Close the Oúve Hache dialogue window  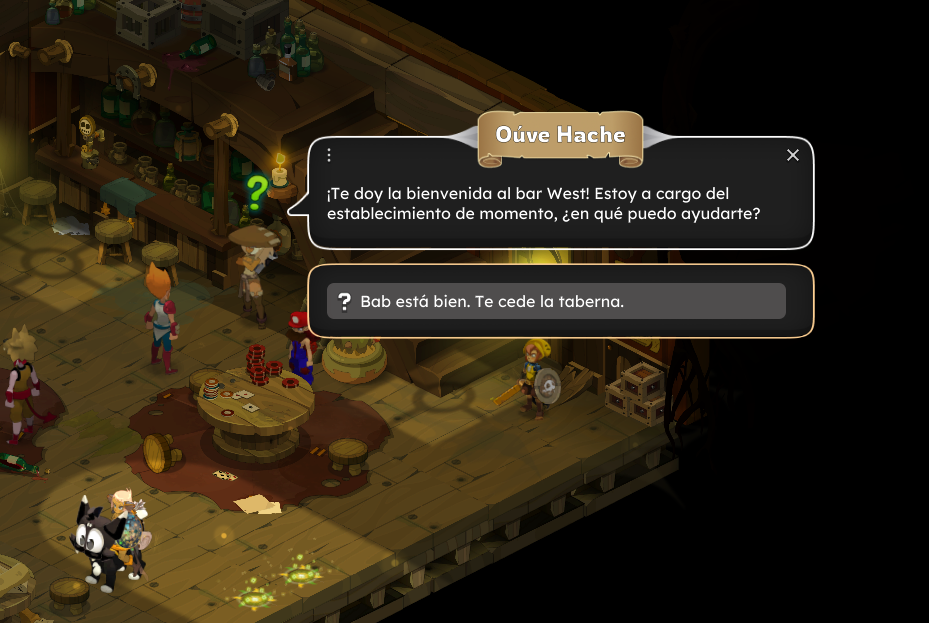point(793,155)
